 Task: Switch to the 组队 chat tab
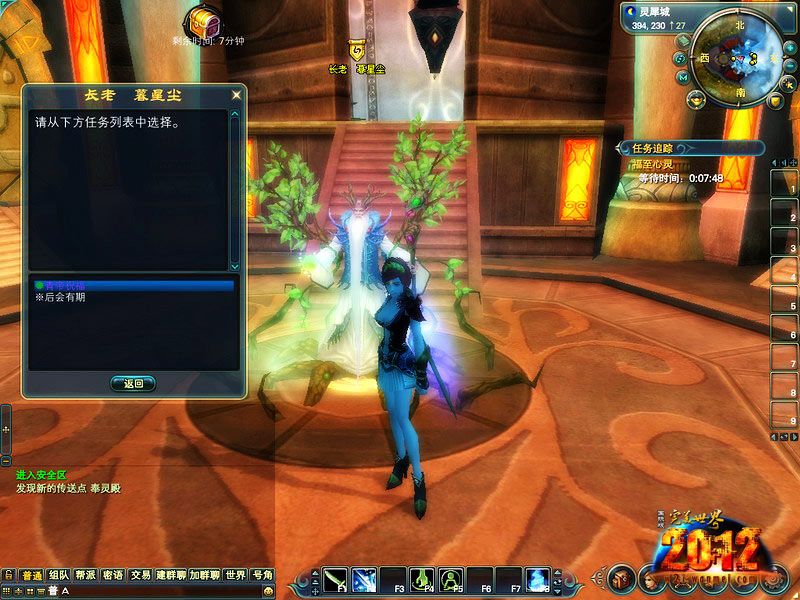[x=58, y=575]
